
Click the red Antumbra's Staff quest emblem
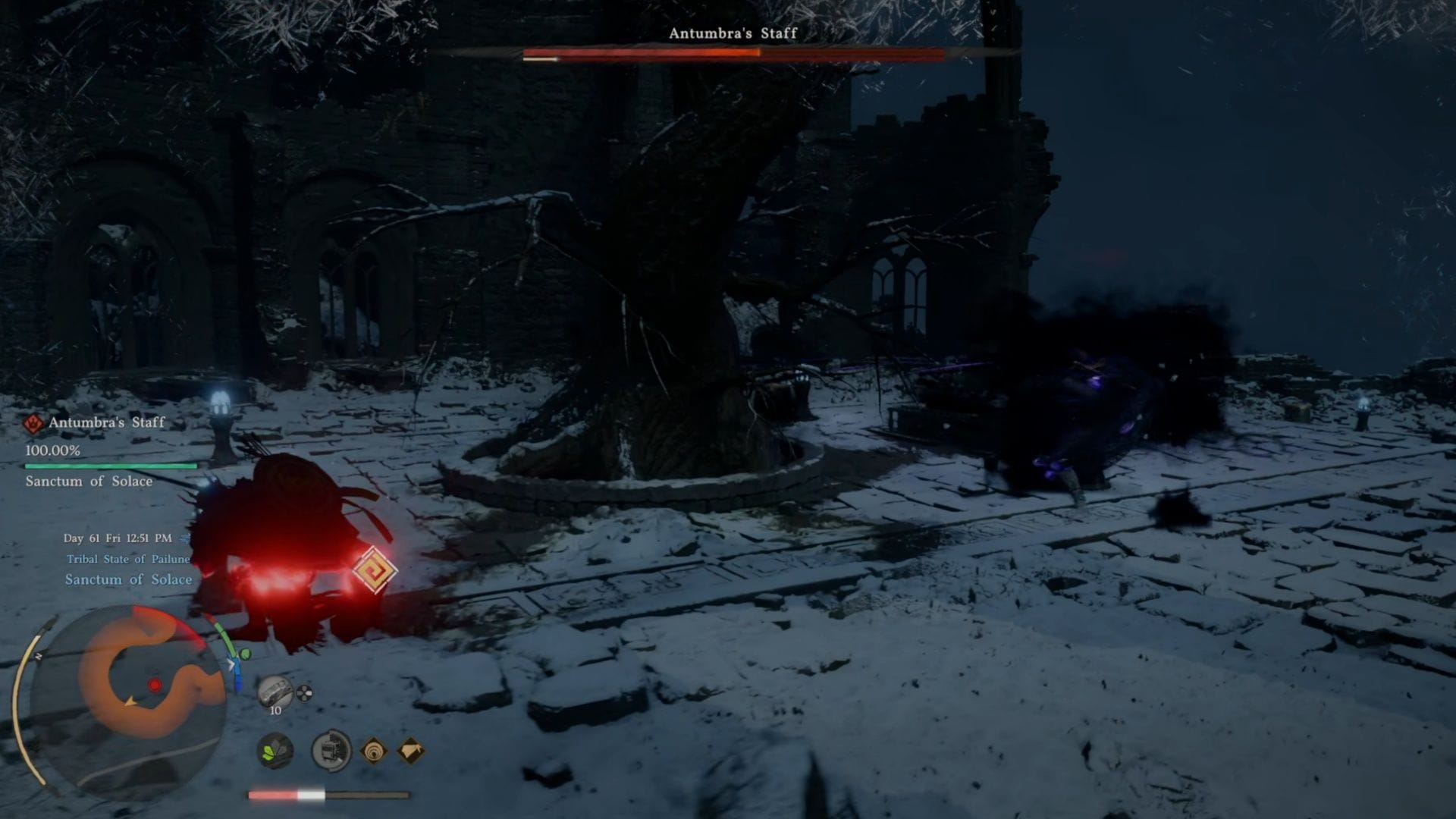33,423
